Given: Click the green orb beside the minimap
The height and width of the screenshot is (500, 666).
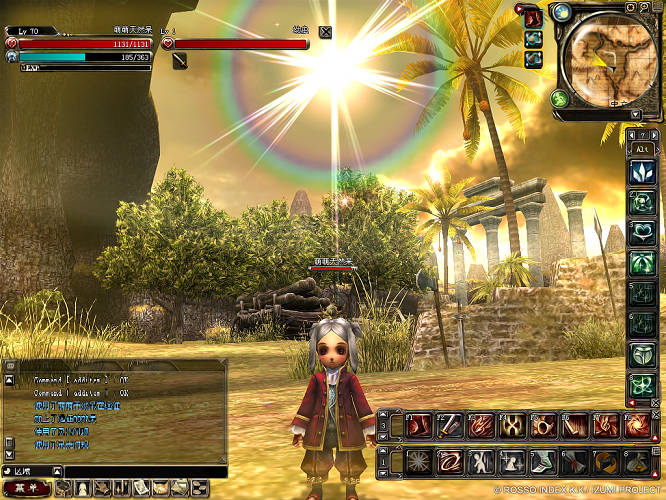Looking at the screenshot, I should click(x=559, y=99).
